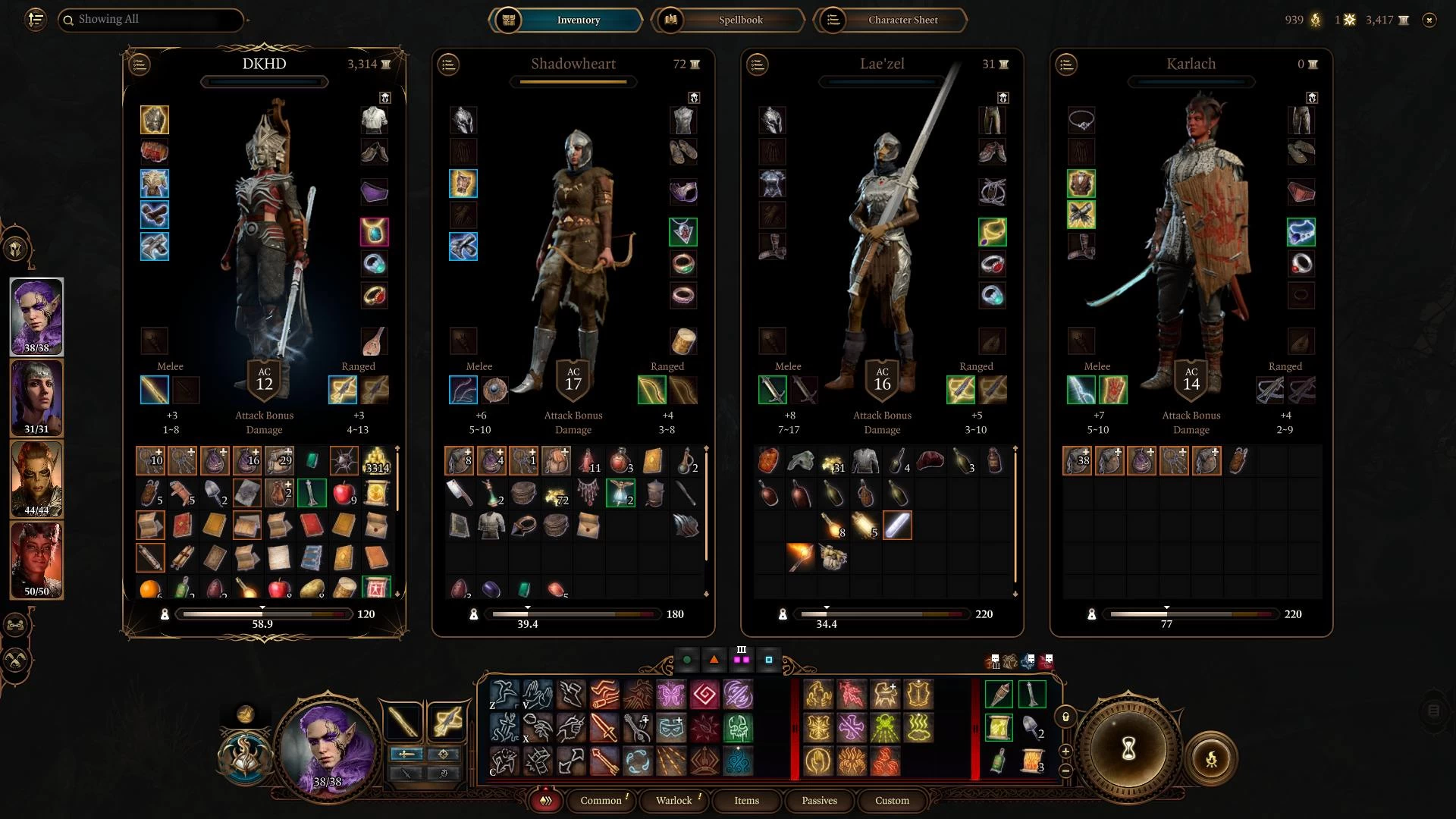Viewport: 1456px width, 819px height.
Task: Switch hotbar to the Items tab
Action: (x=746, y=800)
